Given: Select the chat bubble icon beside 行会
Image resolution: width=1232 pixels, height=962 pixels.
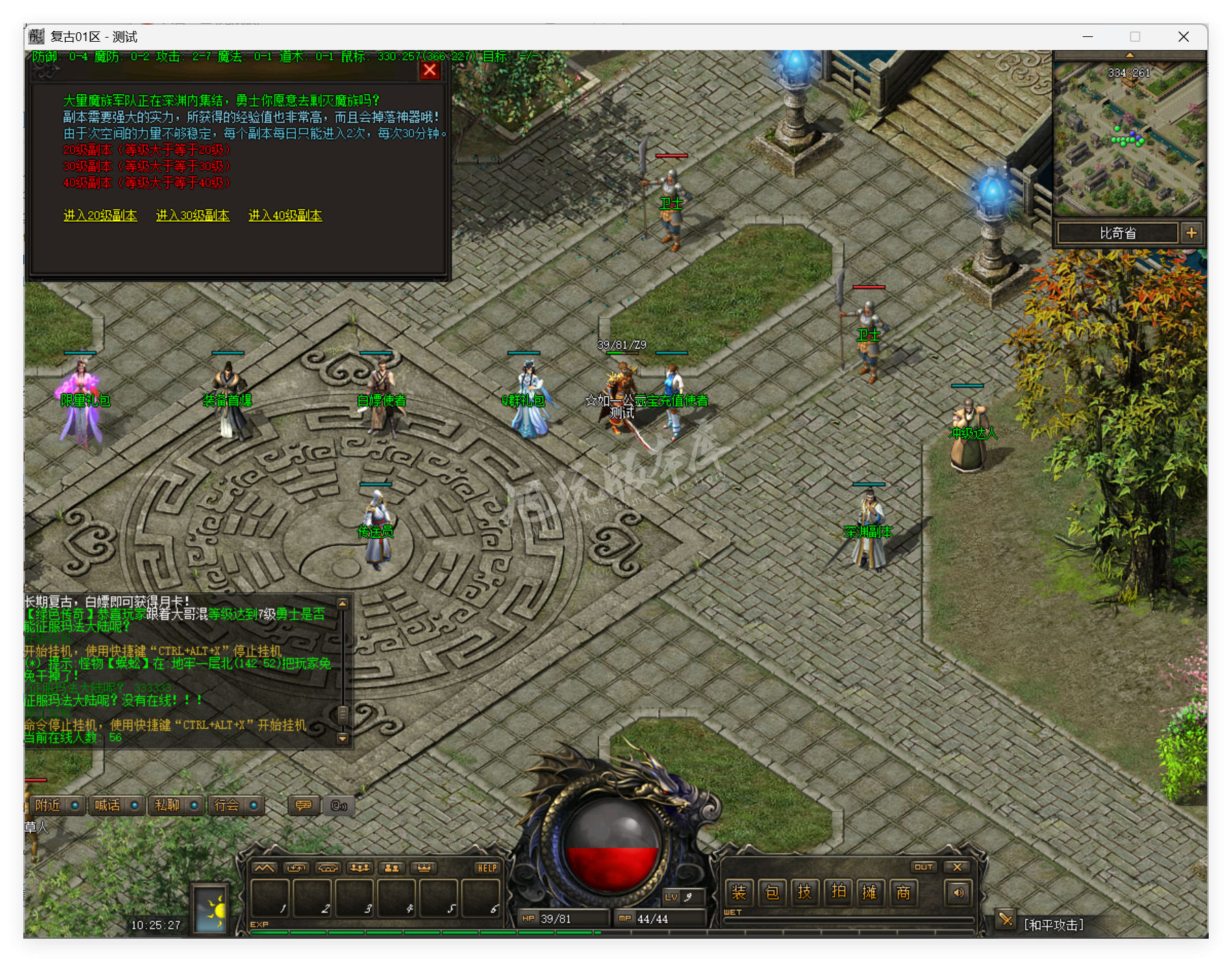Looking at the screenshot, I should [303, 806].
